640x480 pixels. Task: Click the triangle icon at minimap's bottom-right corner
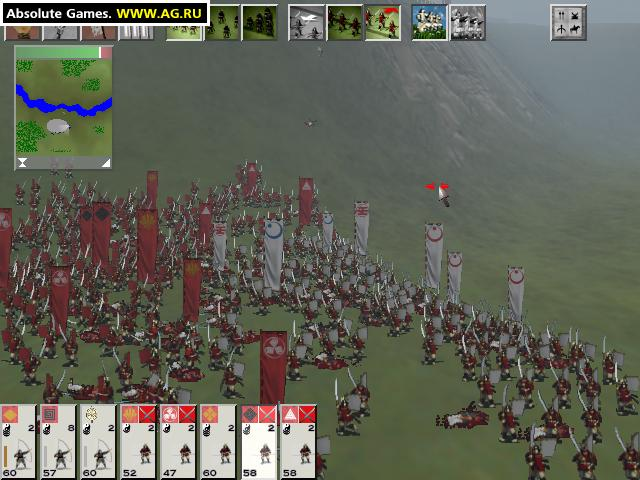105,162
